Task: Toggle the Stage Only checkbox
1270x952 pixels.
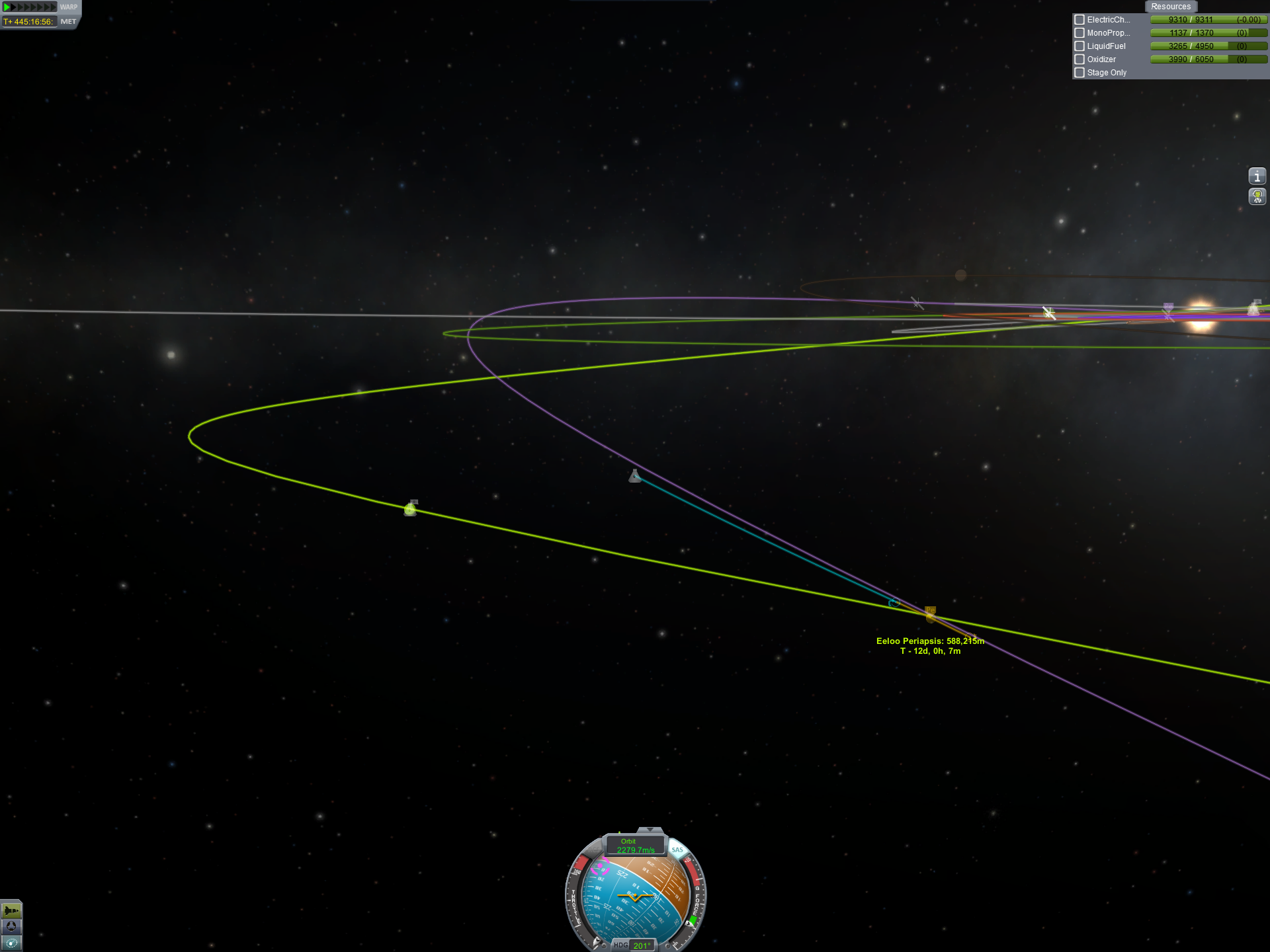Action: point(1079,73)
